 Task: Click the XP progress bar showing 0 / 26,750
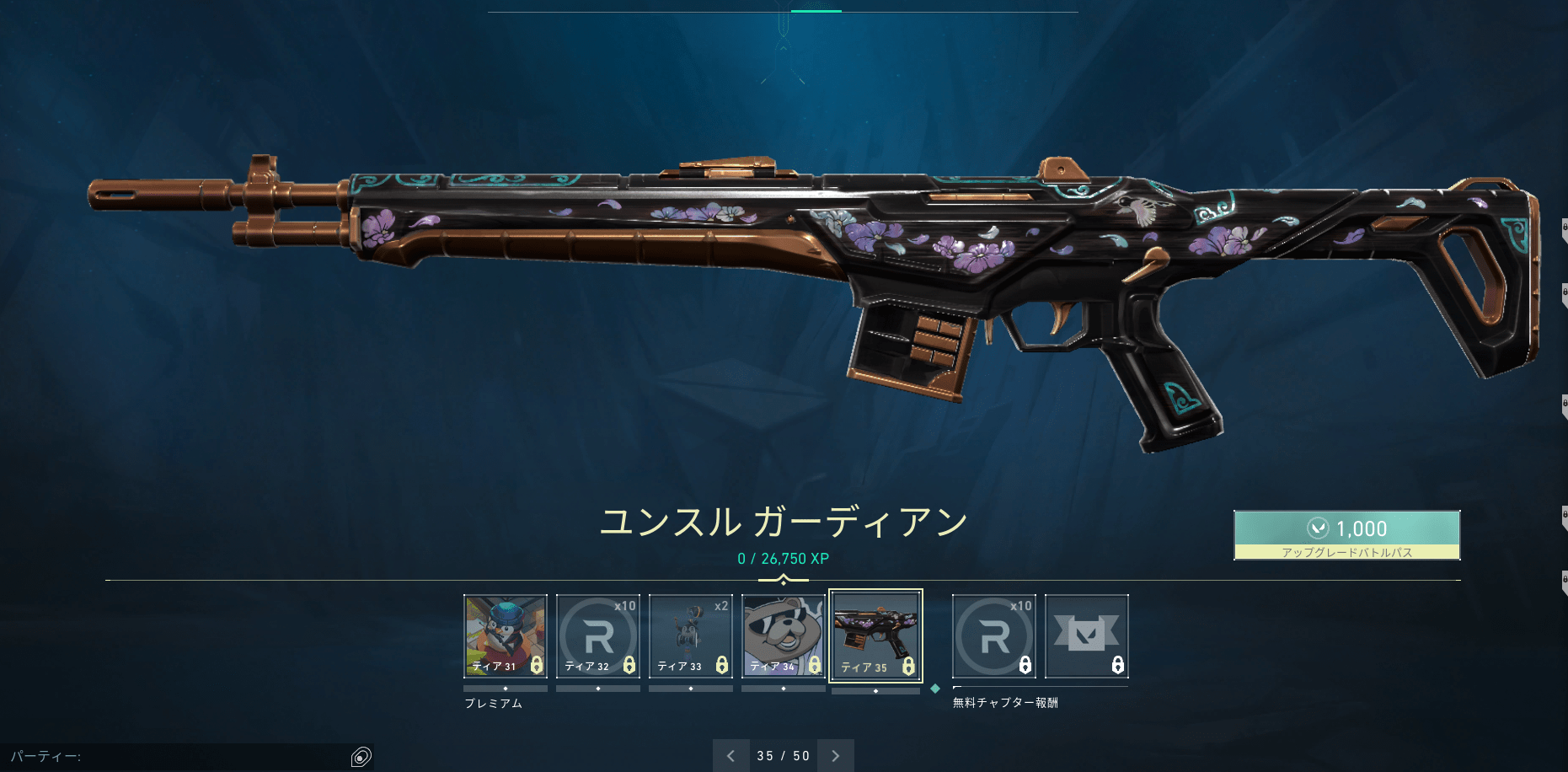782,558
